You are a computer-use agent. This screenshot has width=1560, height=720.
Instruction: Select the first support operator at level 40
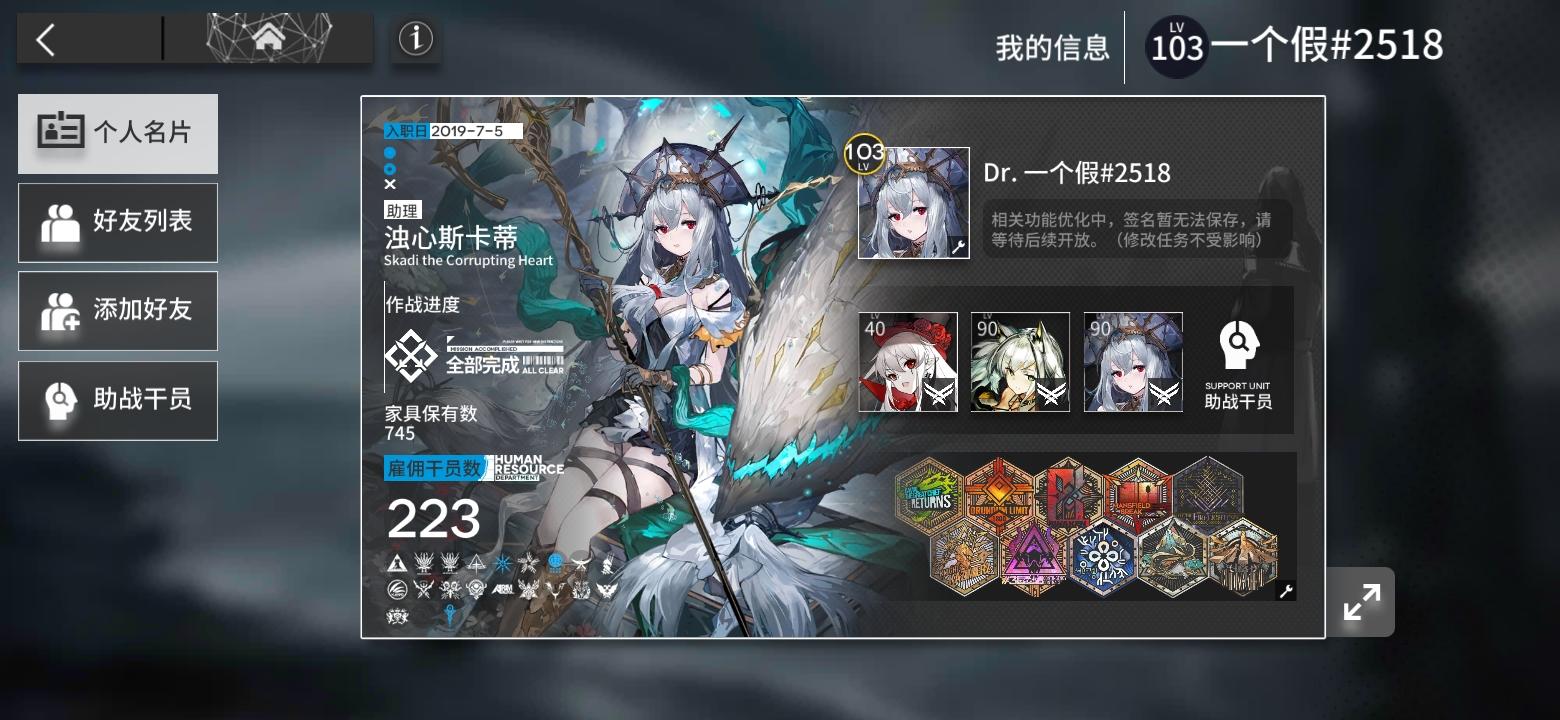(x=907, y=361)
